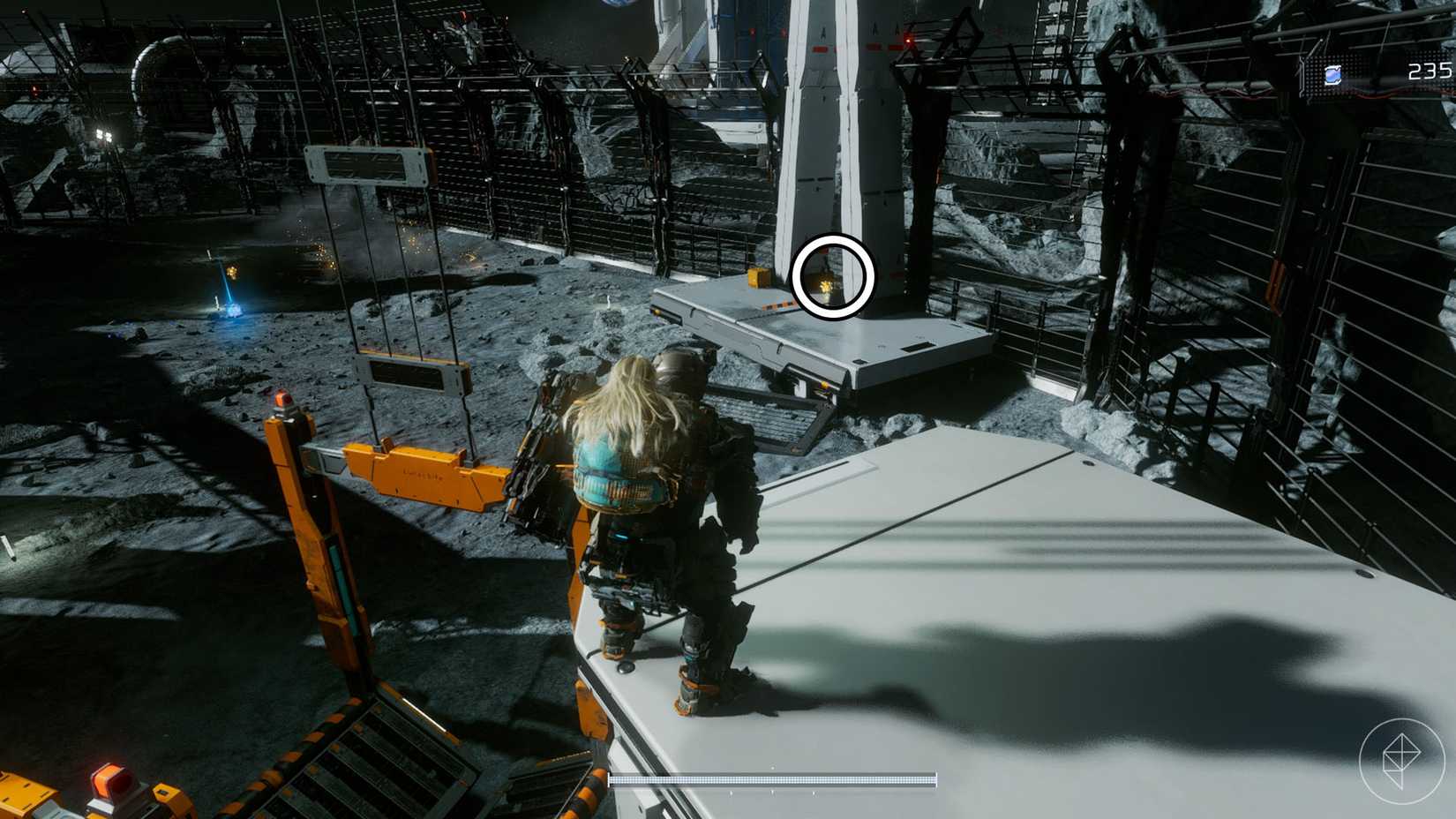Click the stamina progress bar at the bottom

pos(772,778)
